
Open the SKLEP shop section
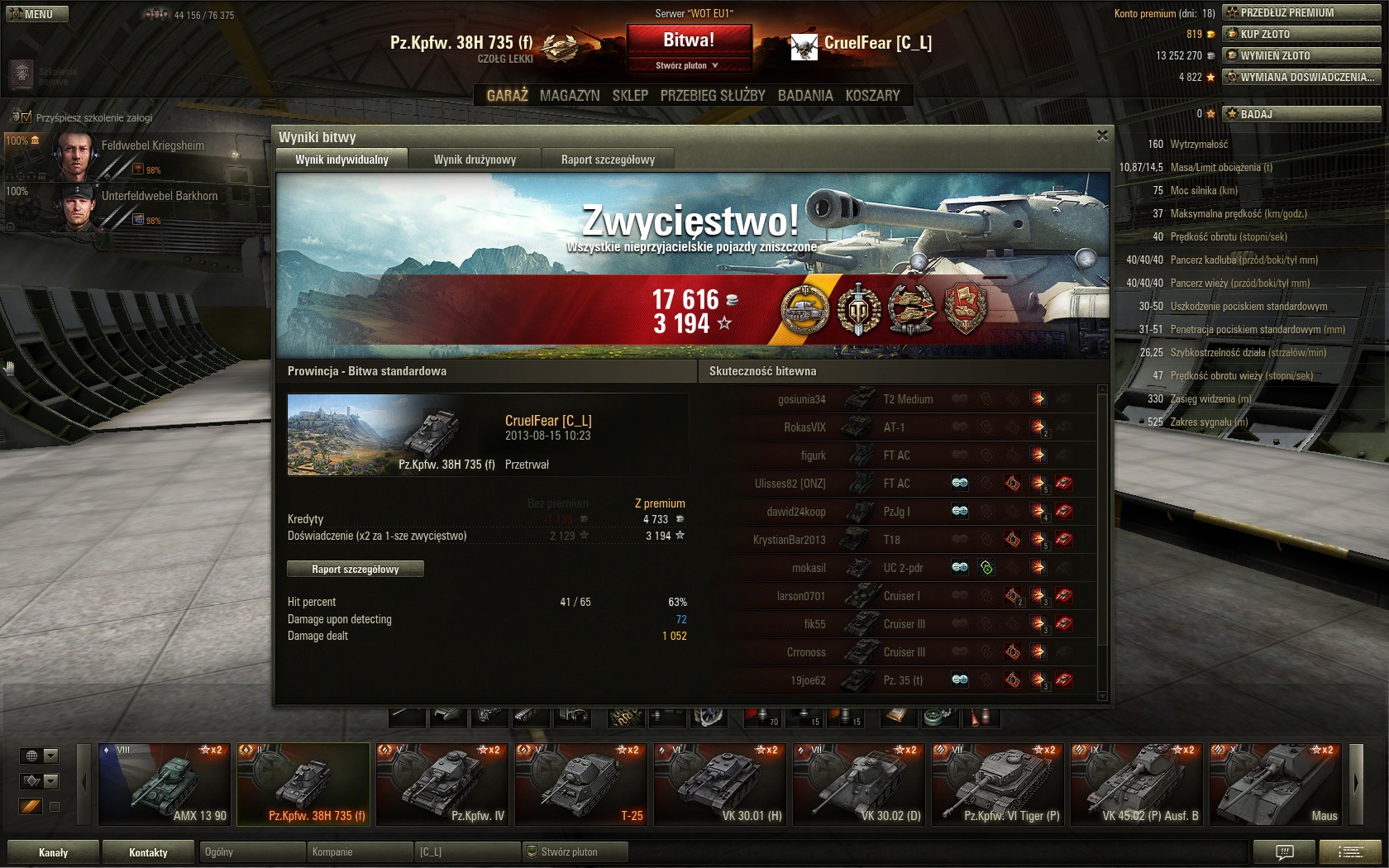click(630, 96)
